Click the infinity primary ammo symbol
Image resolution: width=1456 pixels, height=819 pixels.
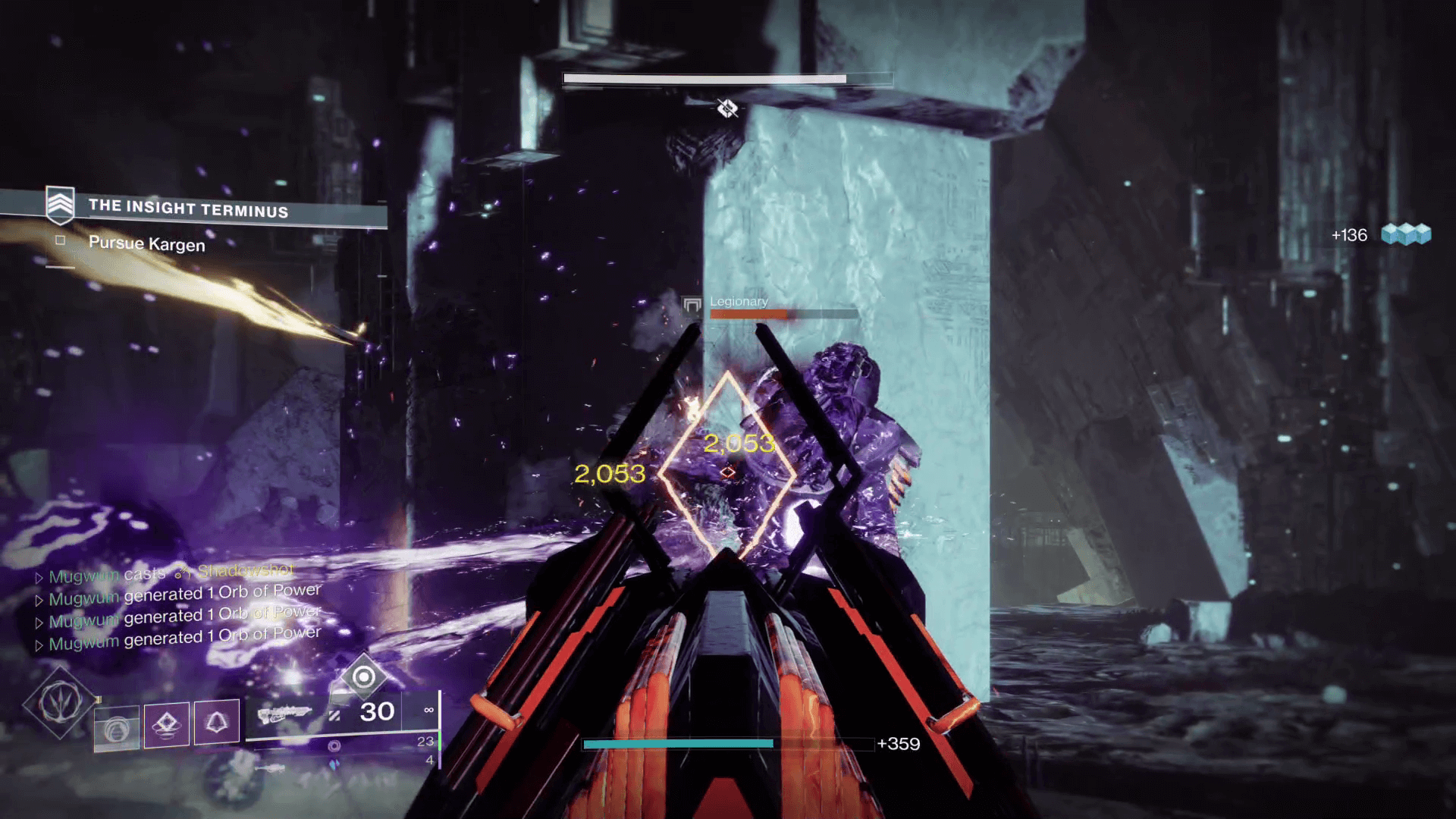point(428,710)
